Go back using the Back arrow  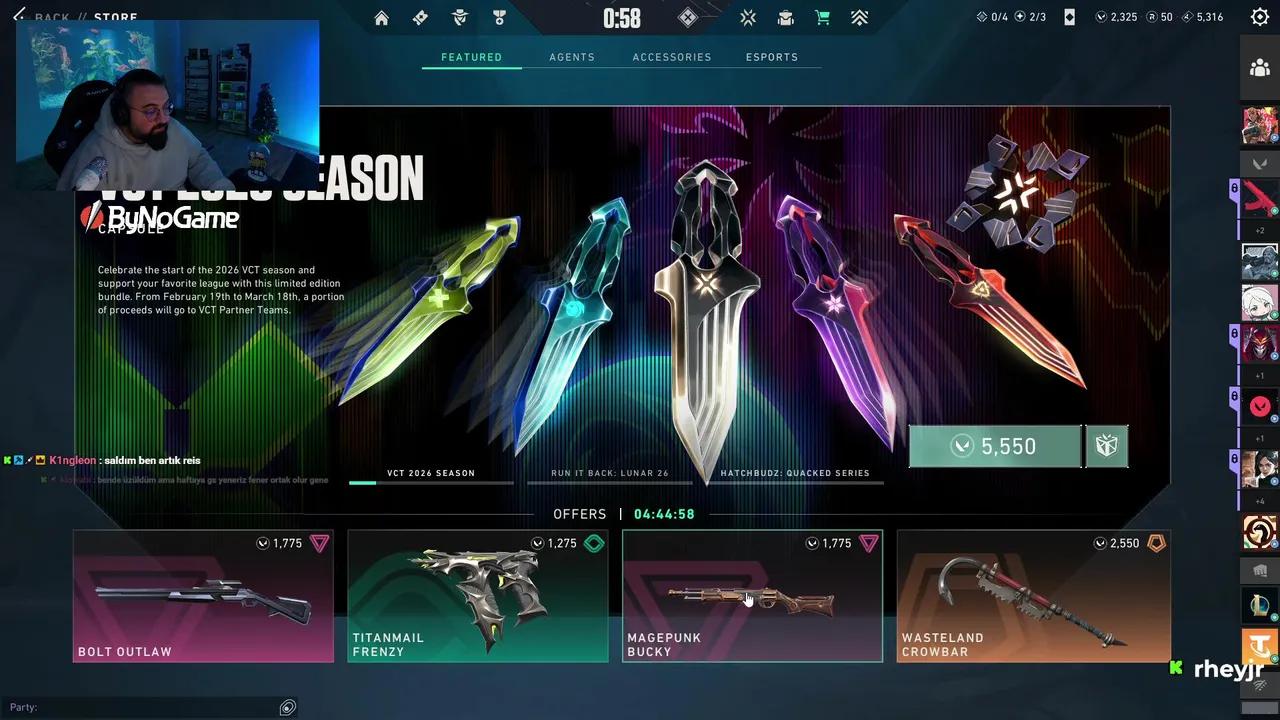pos(19,17)
